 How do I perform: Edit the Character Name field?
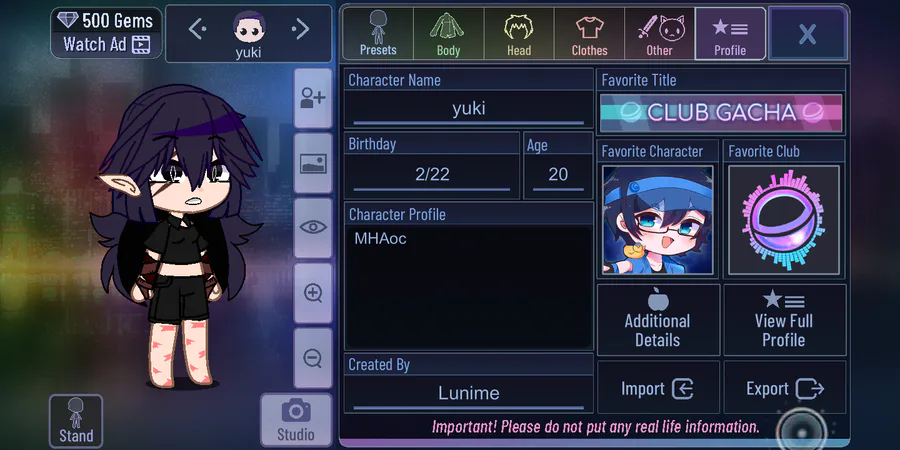coord(468,109)
